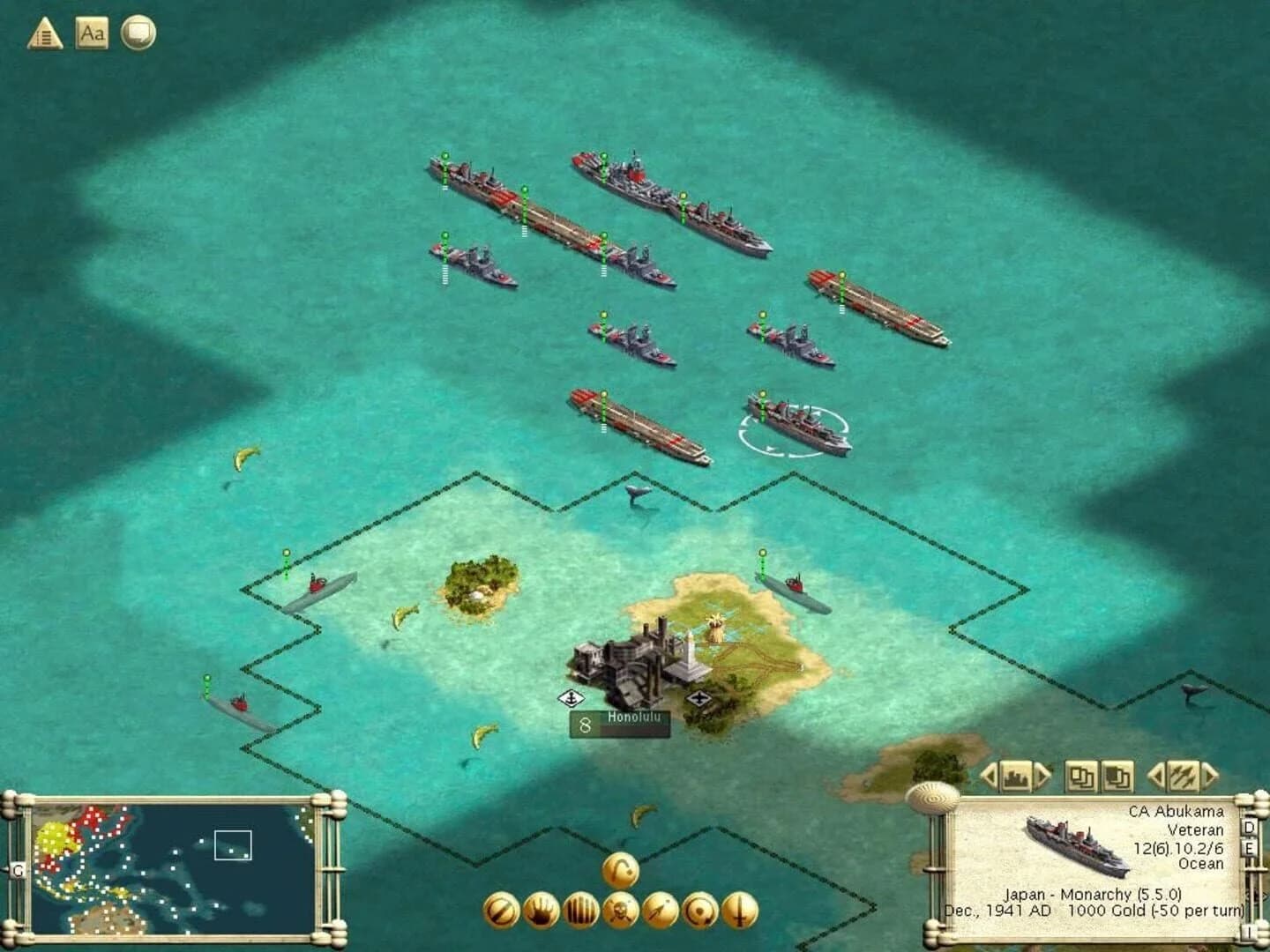1270x952 pixels.
Task: Click left arrow beside city view icon
Action: (x=990, y=777)
